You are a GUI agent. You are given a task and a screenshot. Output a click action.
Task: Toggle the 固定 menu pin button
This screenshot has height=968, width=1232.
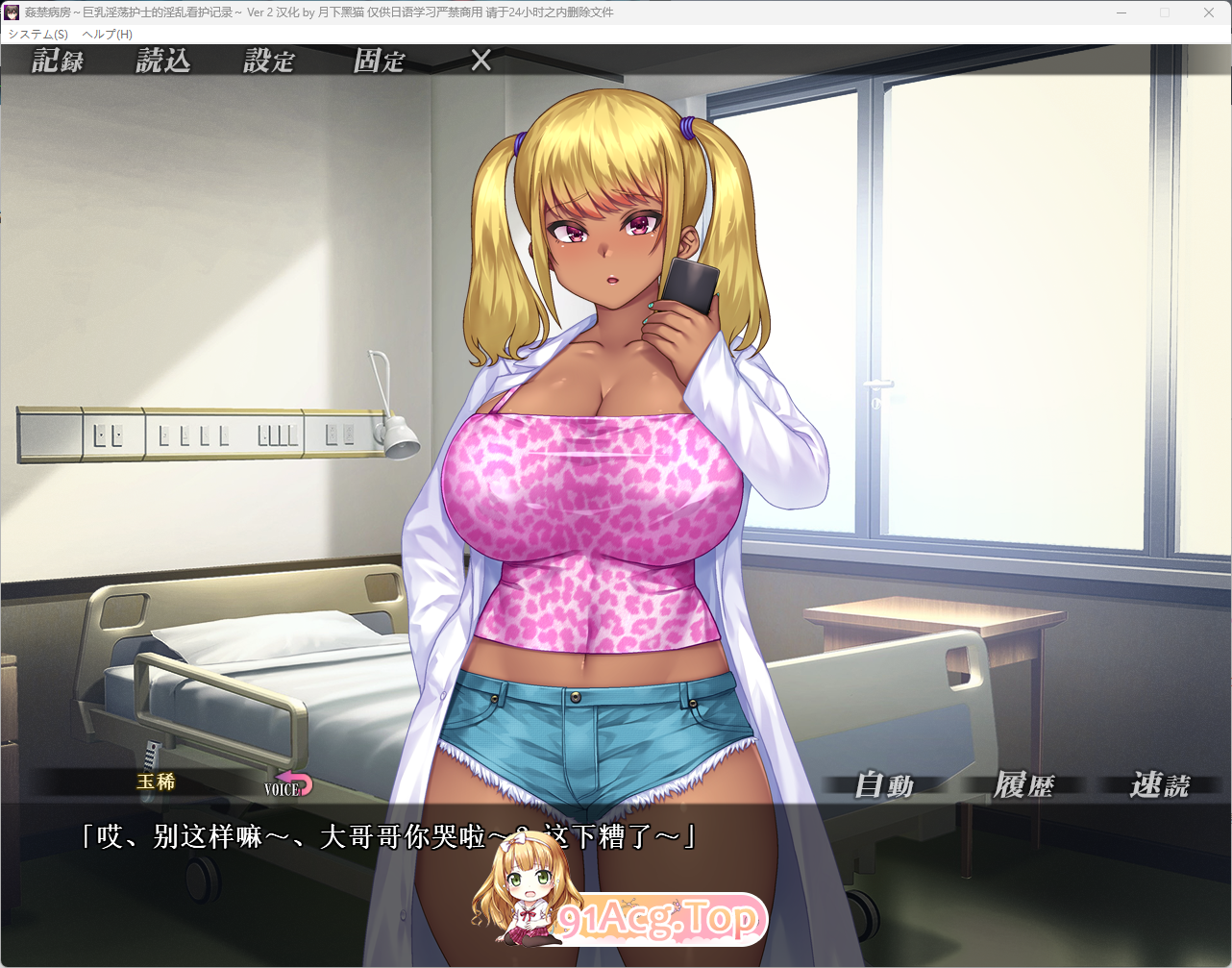(380, 61)
